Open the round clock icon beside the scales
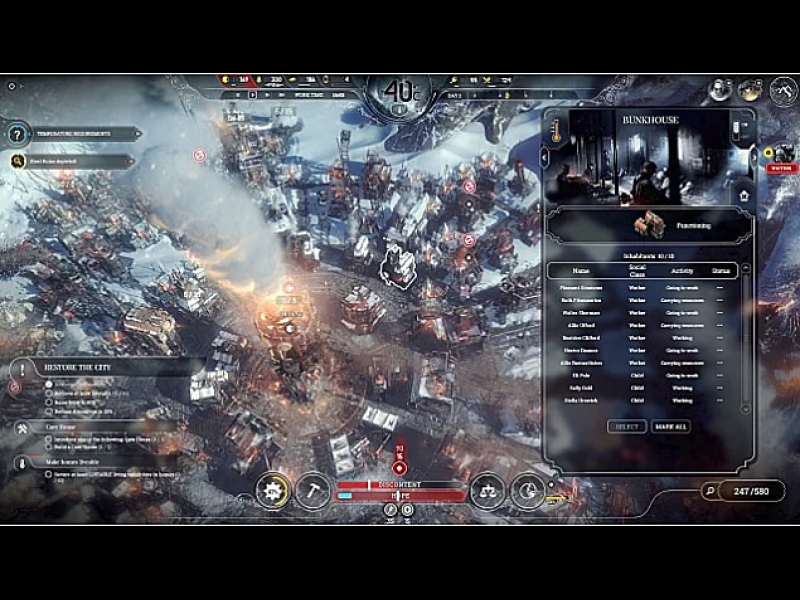 click(528, 490)
